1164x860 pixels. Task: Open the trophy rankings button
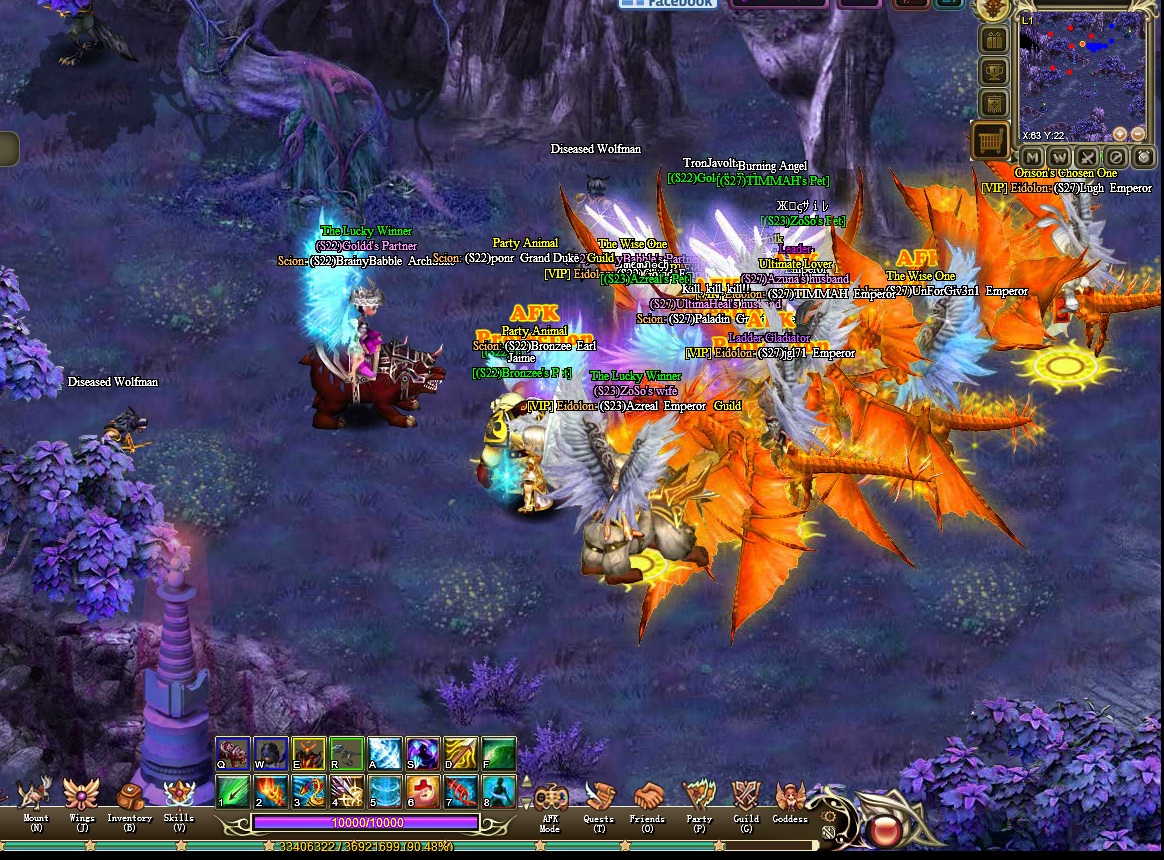pyautogui.click(x=993, y=72)
